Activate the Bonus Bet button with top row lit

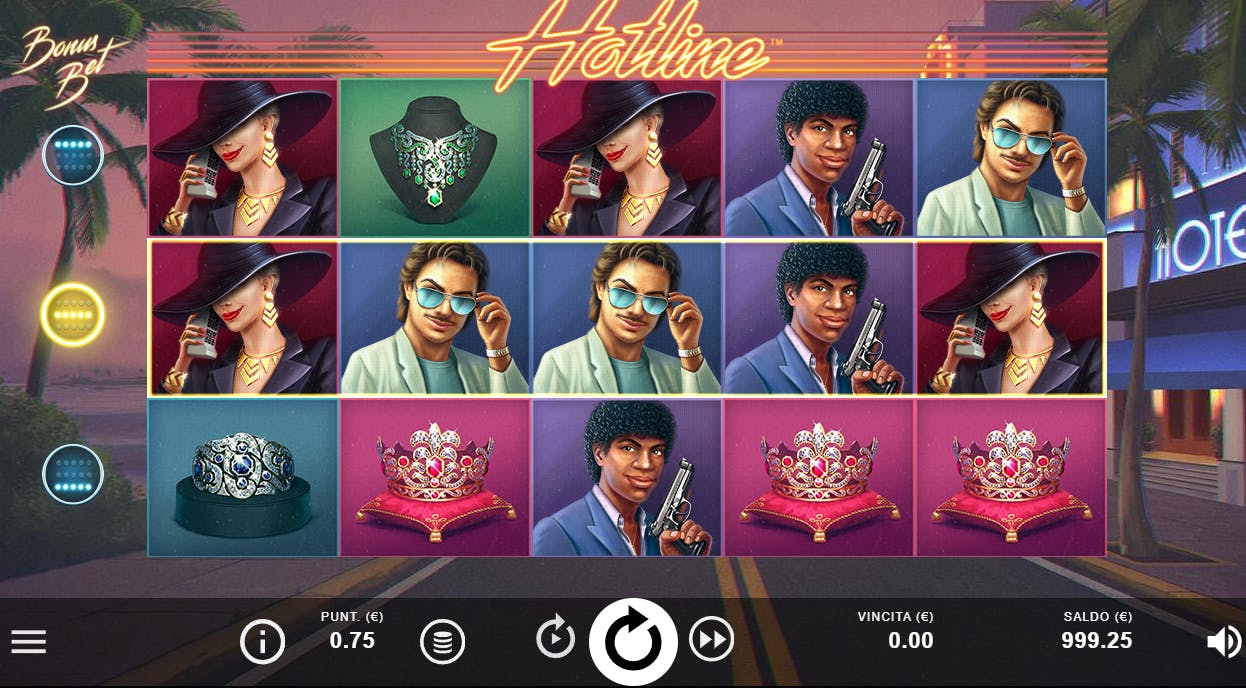pyautogui.click(x=73, y=155)
